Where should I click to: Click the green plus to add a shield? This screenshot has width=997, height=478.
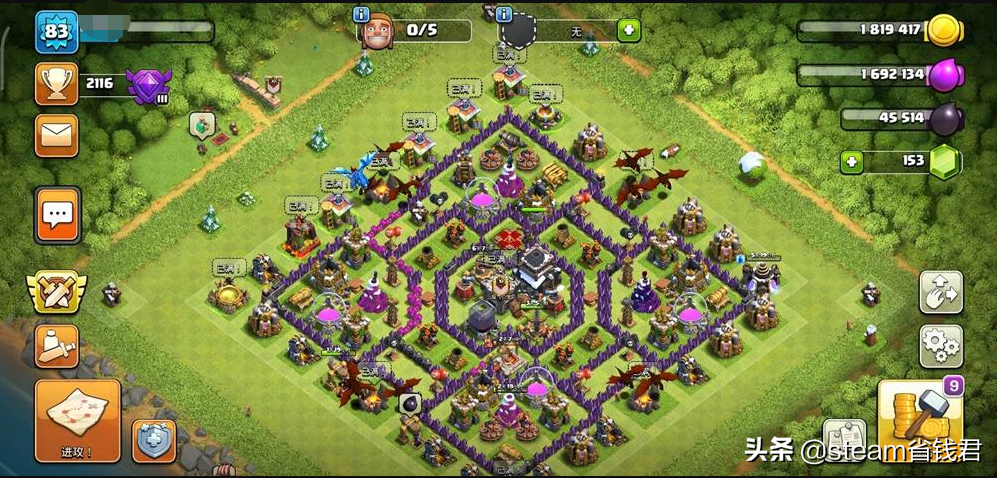[x=628, y=30]
